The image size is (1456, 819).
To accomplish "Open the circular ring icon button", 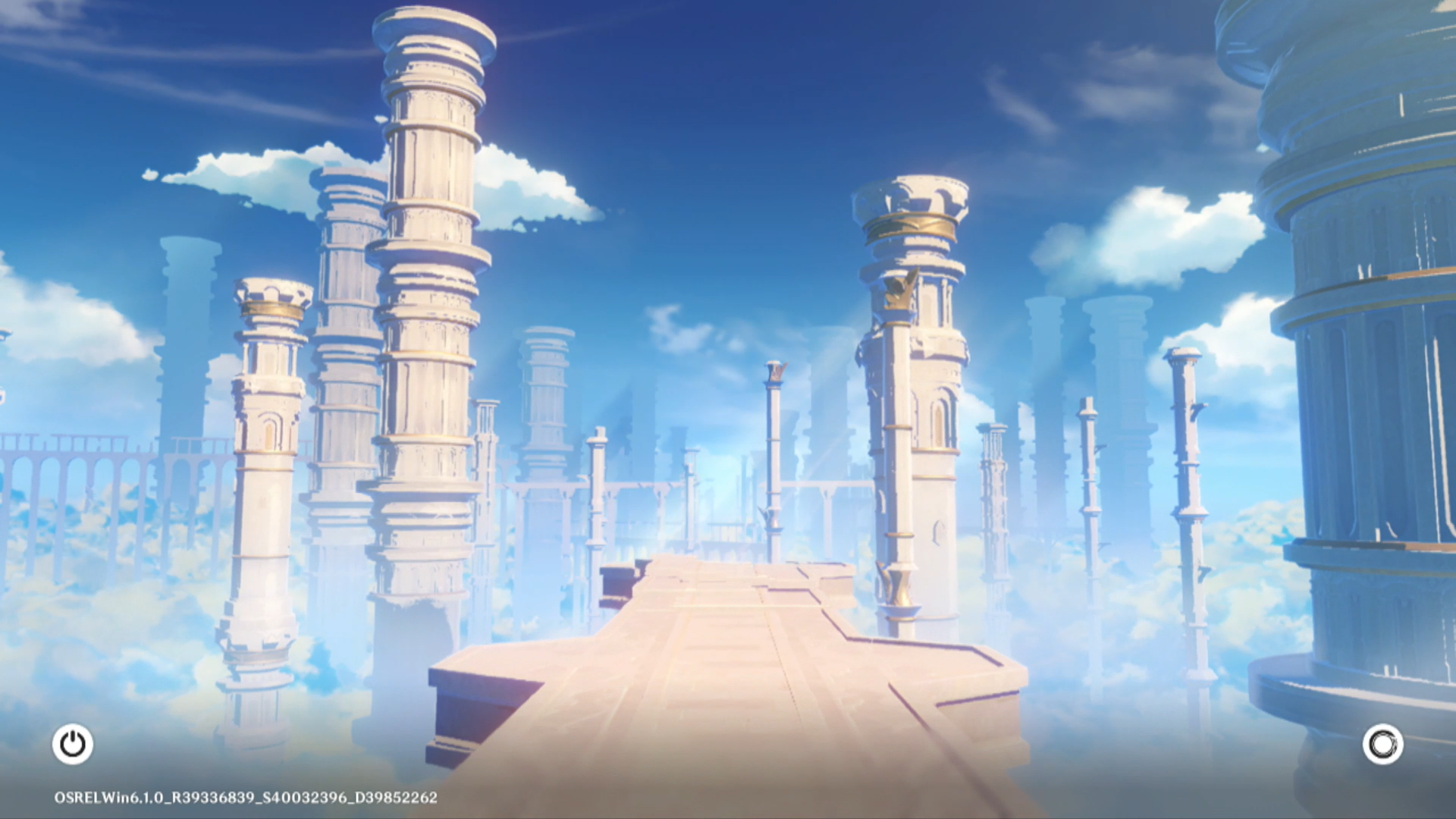I will tap(1382, 744).
